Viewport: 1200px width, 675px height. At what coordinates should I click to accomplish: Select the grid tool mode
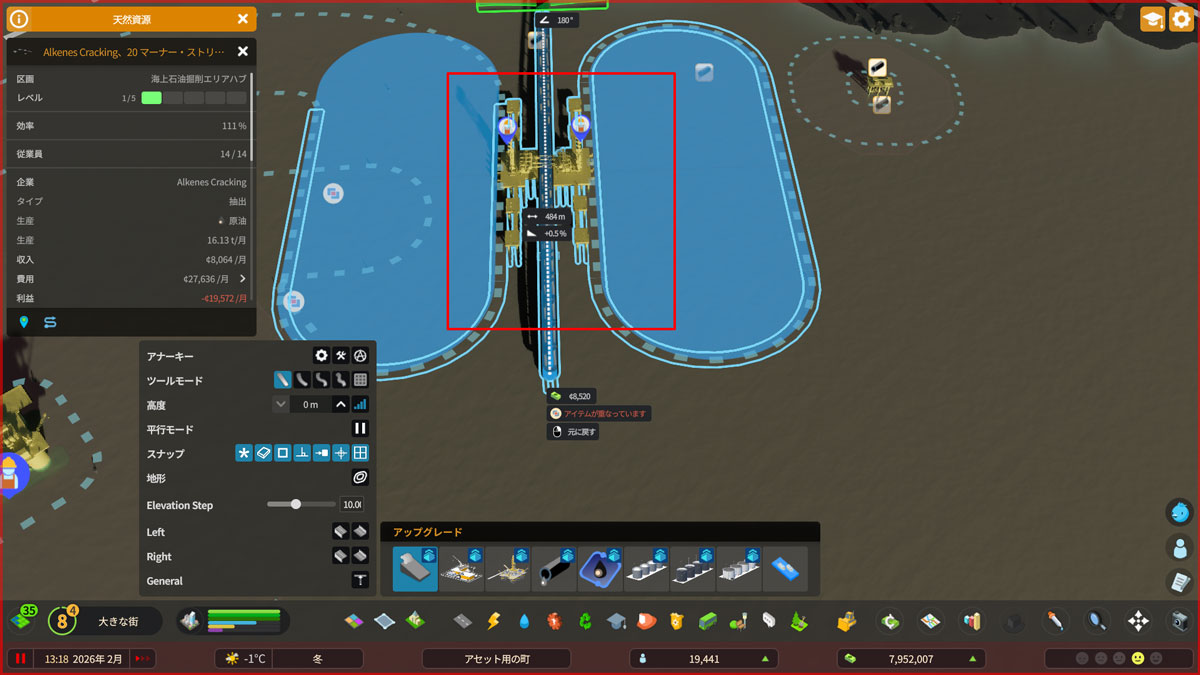click(x=360, y=380)
